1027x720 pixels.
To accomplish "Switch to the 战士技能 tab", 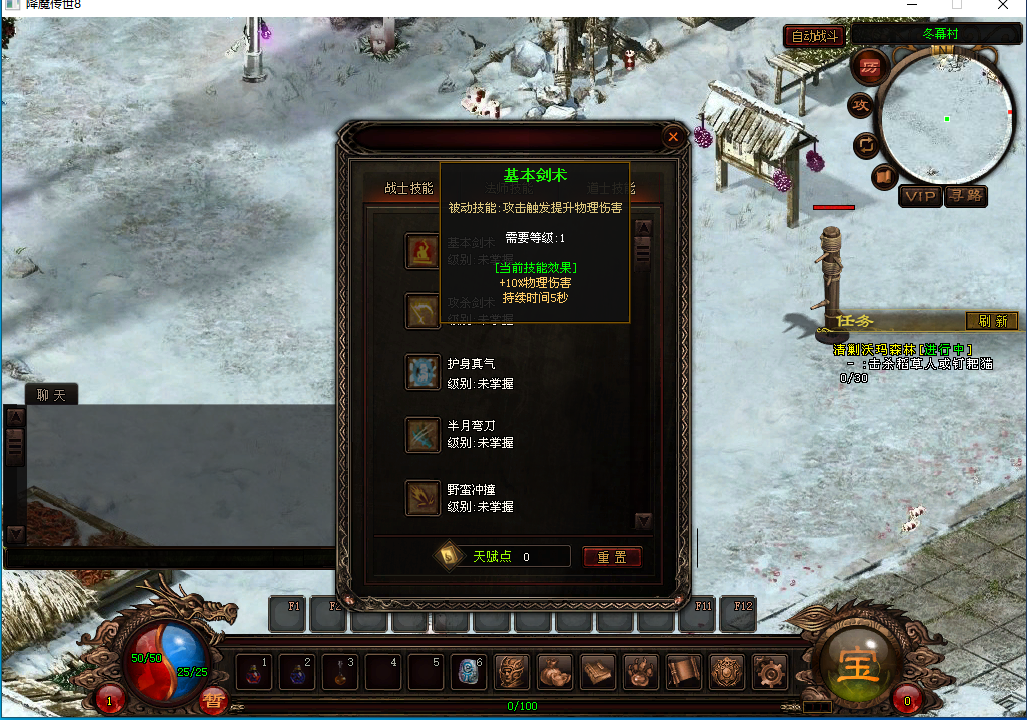I will (409, 188).
